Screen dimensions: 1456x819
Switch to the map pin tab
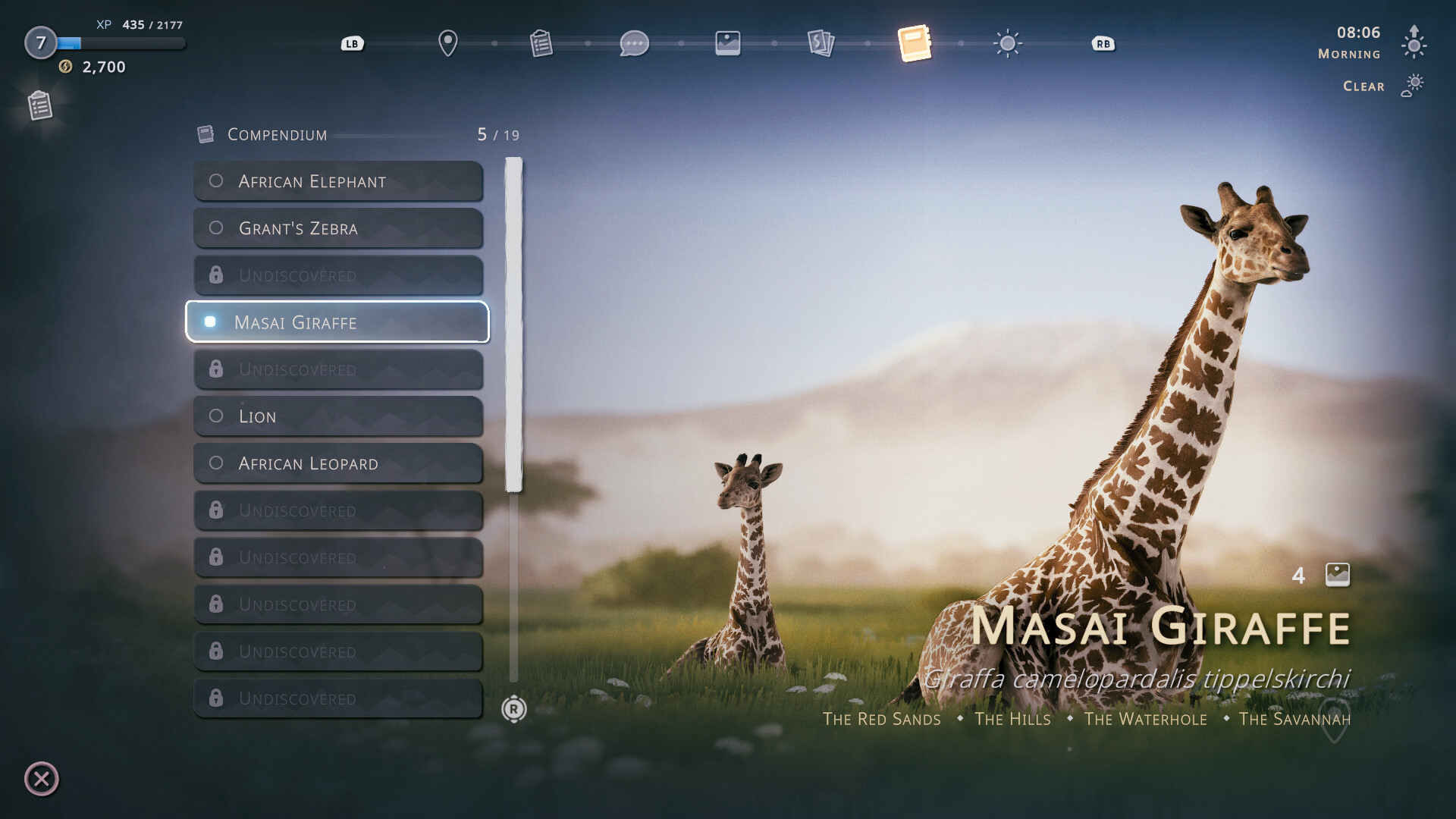[448, 43]
